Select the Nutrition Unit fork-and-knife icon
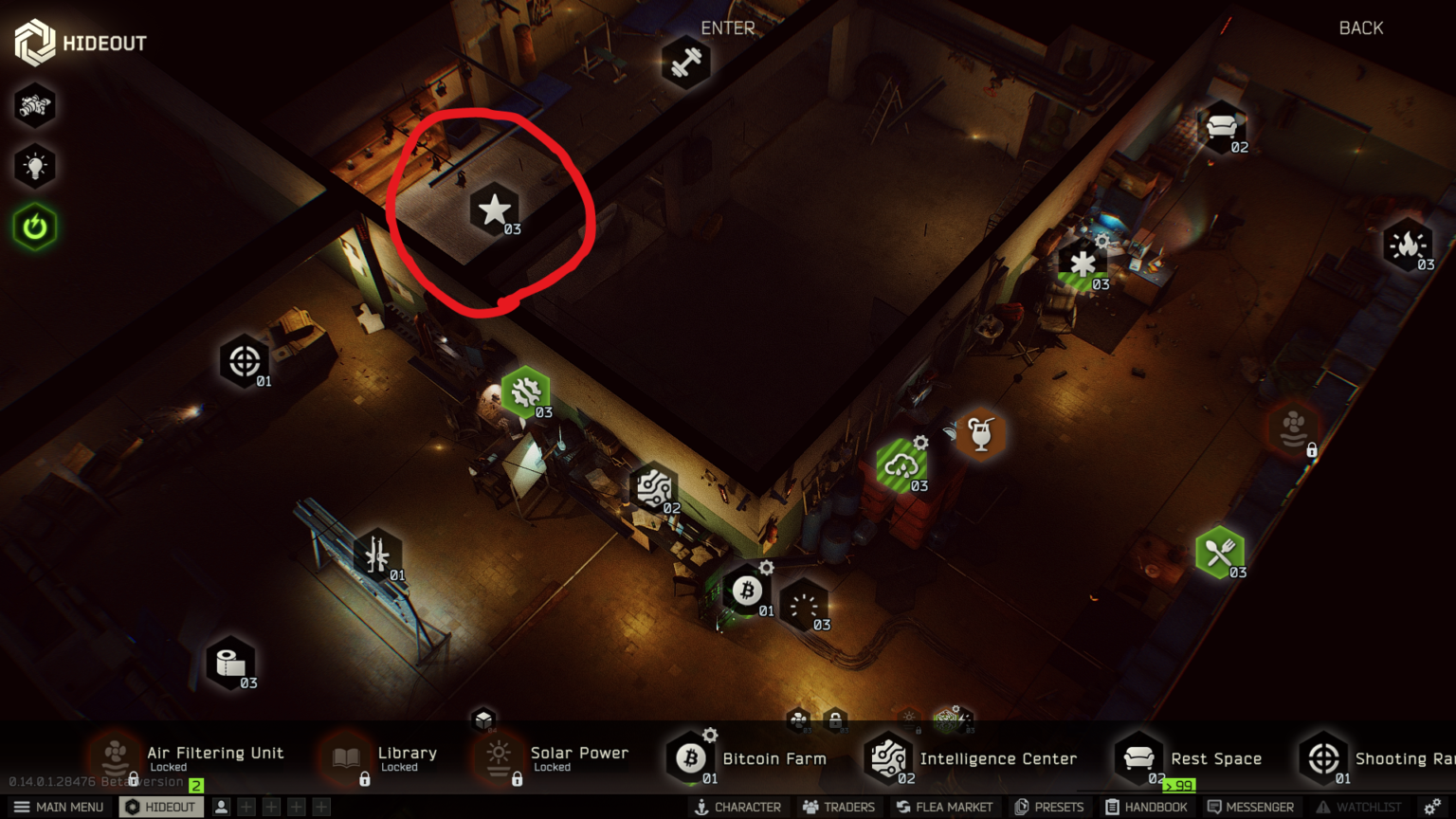The image size is (1456, 819). [1219, 552]
